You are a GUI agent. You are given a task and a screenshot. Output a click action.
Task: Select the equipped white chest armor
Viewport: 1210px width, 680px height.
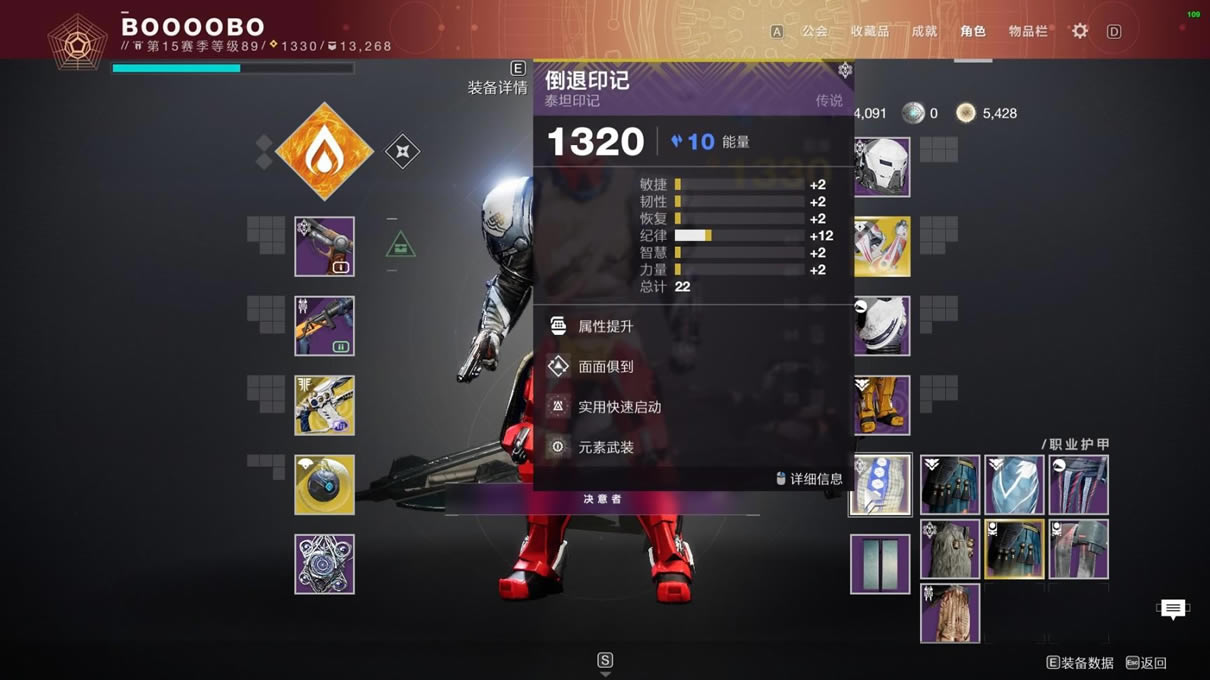pos(882,326)
